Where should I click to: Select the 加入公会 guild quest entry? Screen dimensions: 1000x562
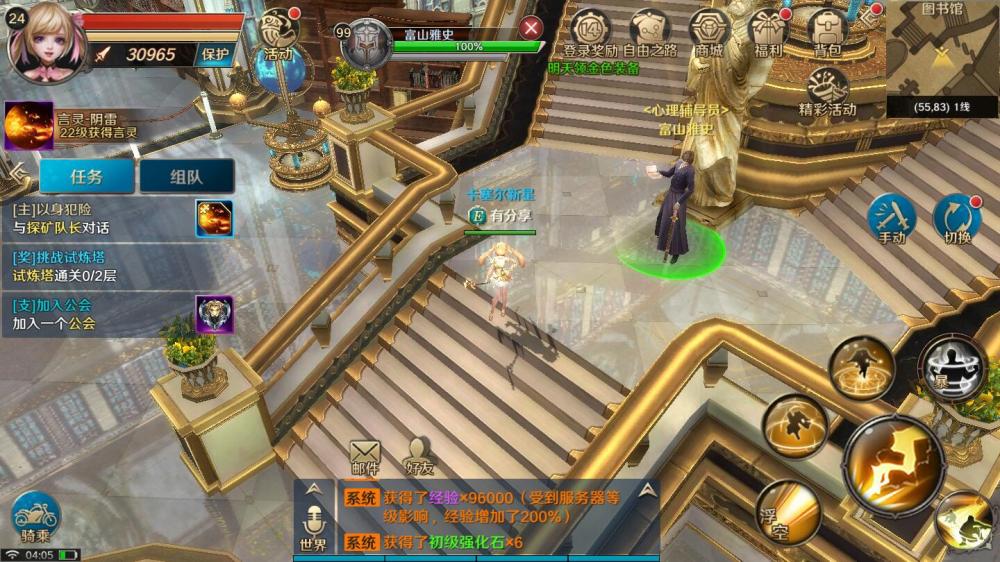click(100, 314)
